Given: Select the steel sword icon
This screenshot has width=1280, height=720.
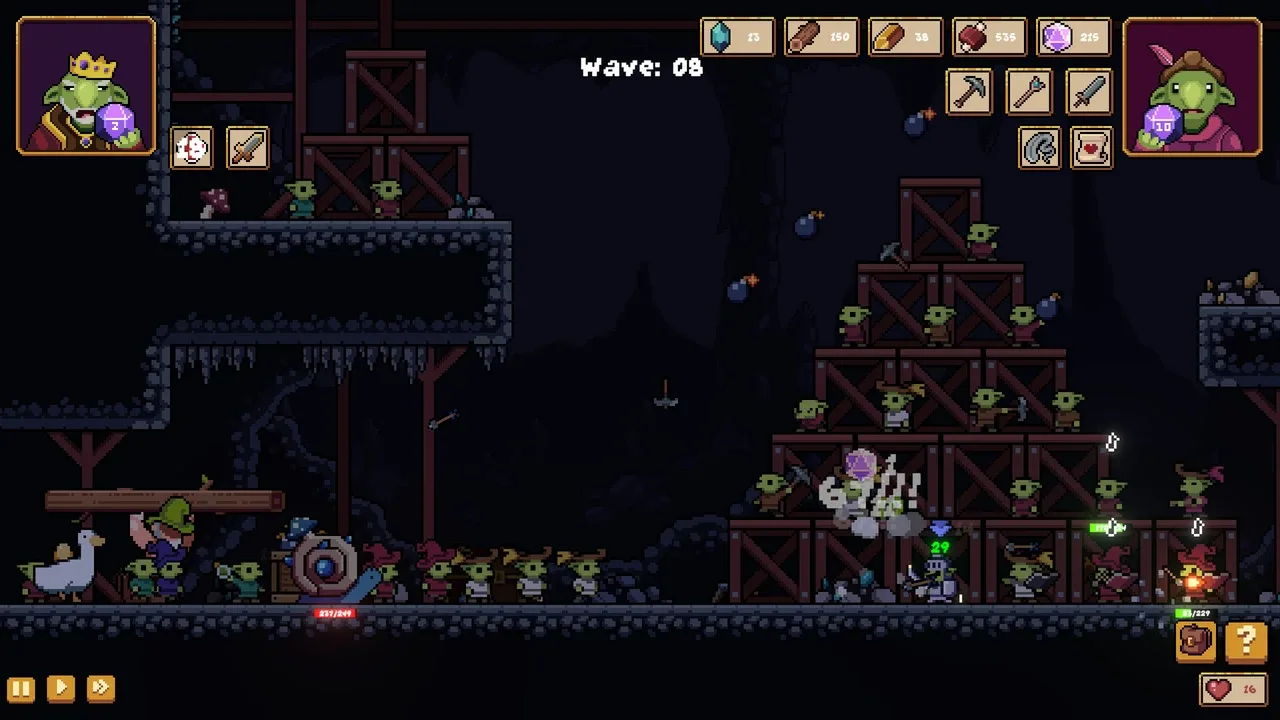Looking at the screenshot, I should coord(1089,93).
